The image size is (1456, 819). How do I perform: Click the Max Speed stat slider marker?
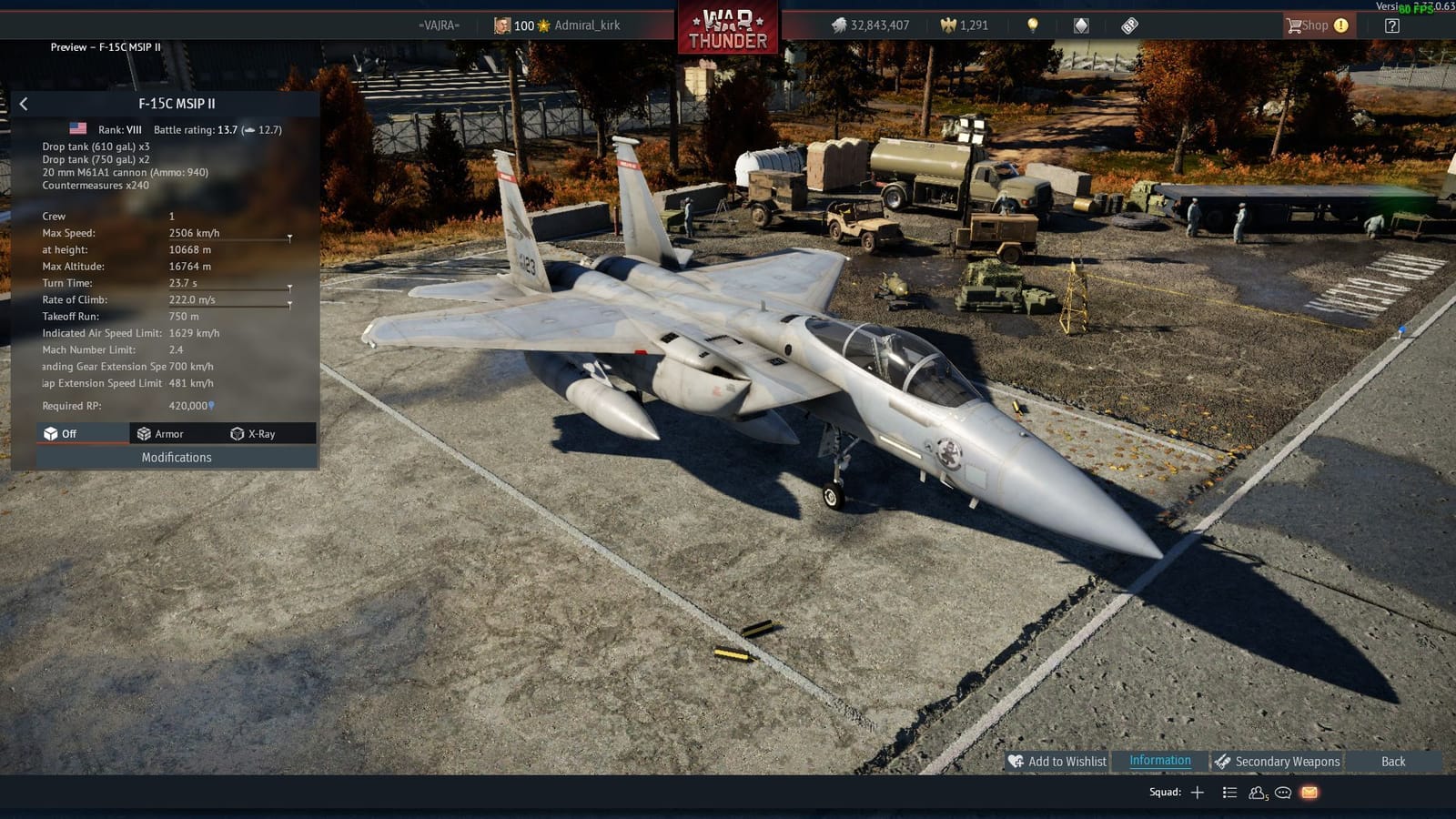[x=289, y=238]
